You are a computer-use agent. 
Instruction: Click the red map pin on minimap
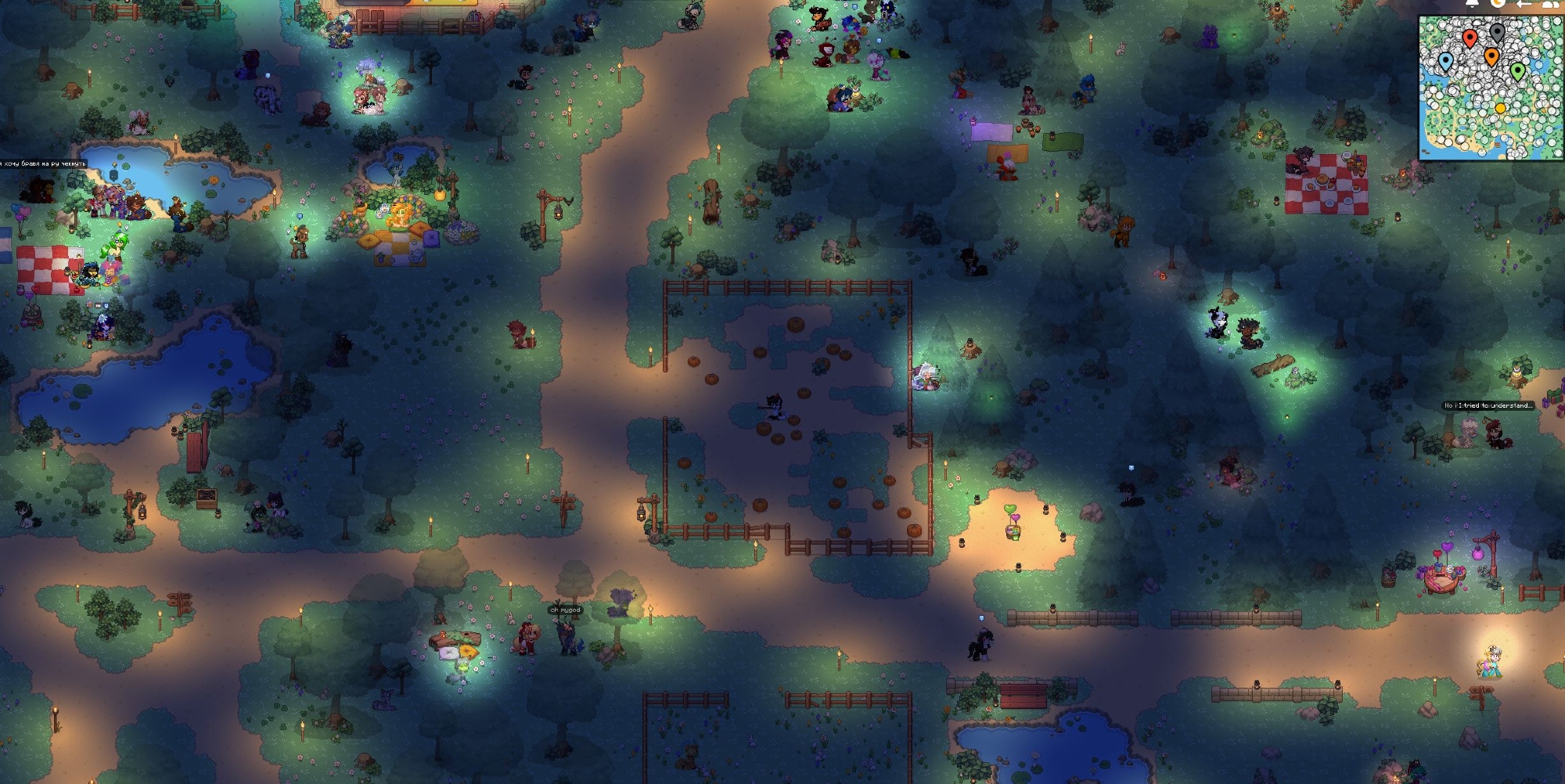click(1470, 38)
